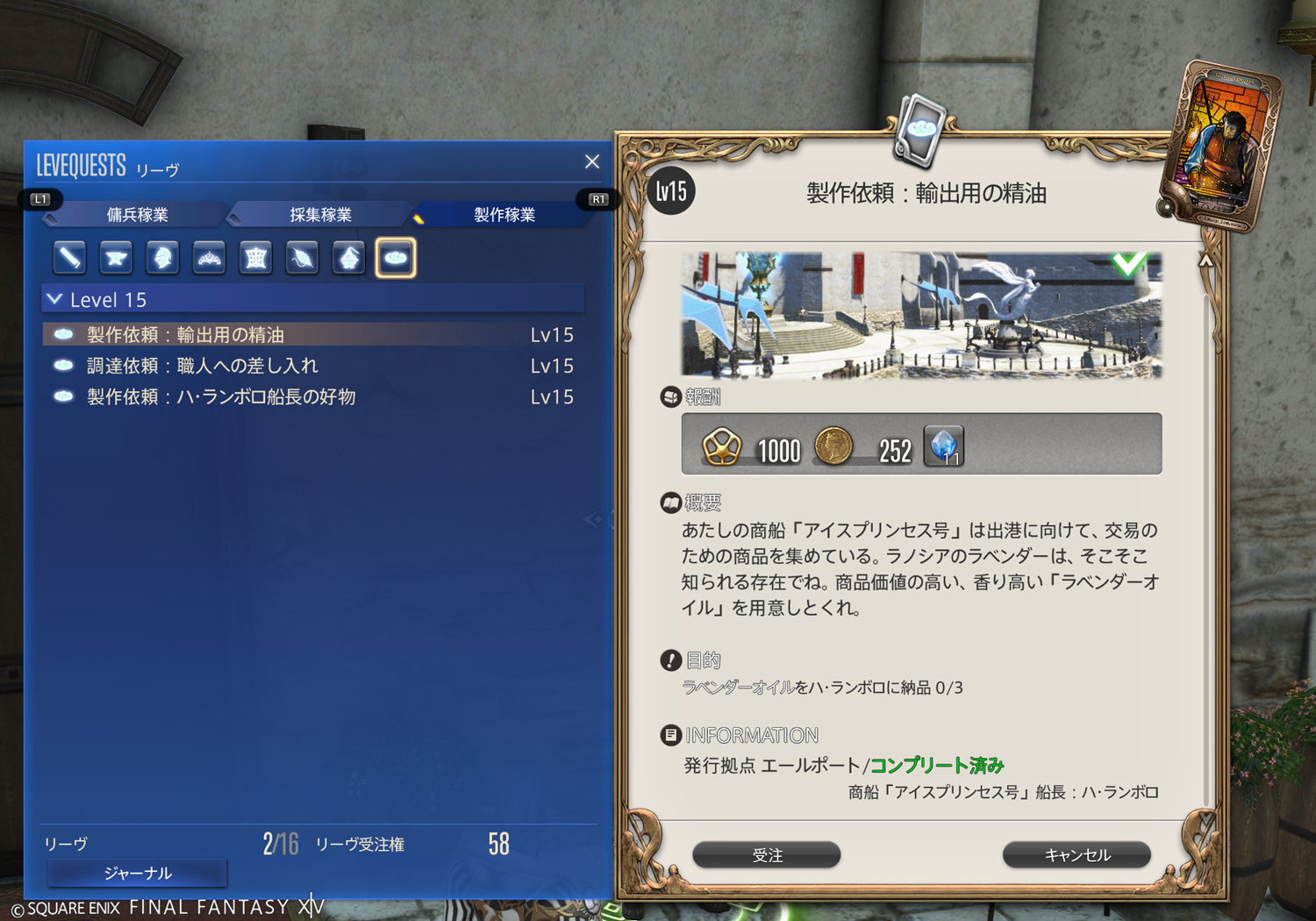
Task: Click the crystal reward icon
Action: click(x=944, y=446)
